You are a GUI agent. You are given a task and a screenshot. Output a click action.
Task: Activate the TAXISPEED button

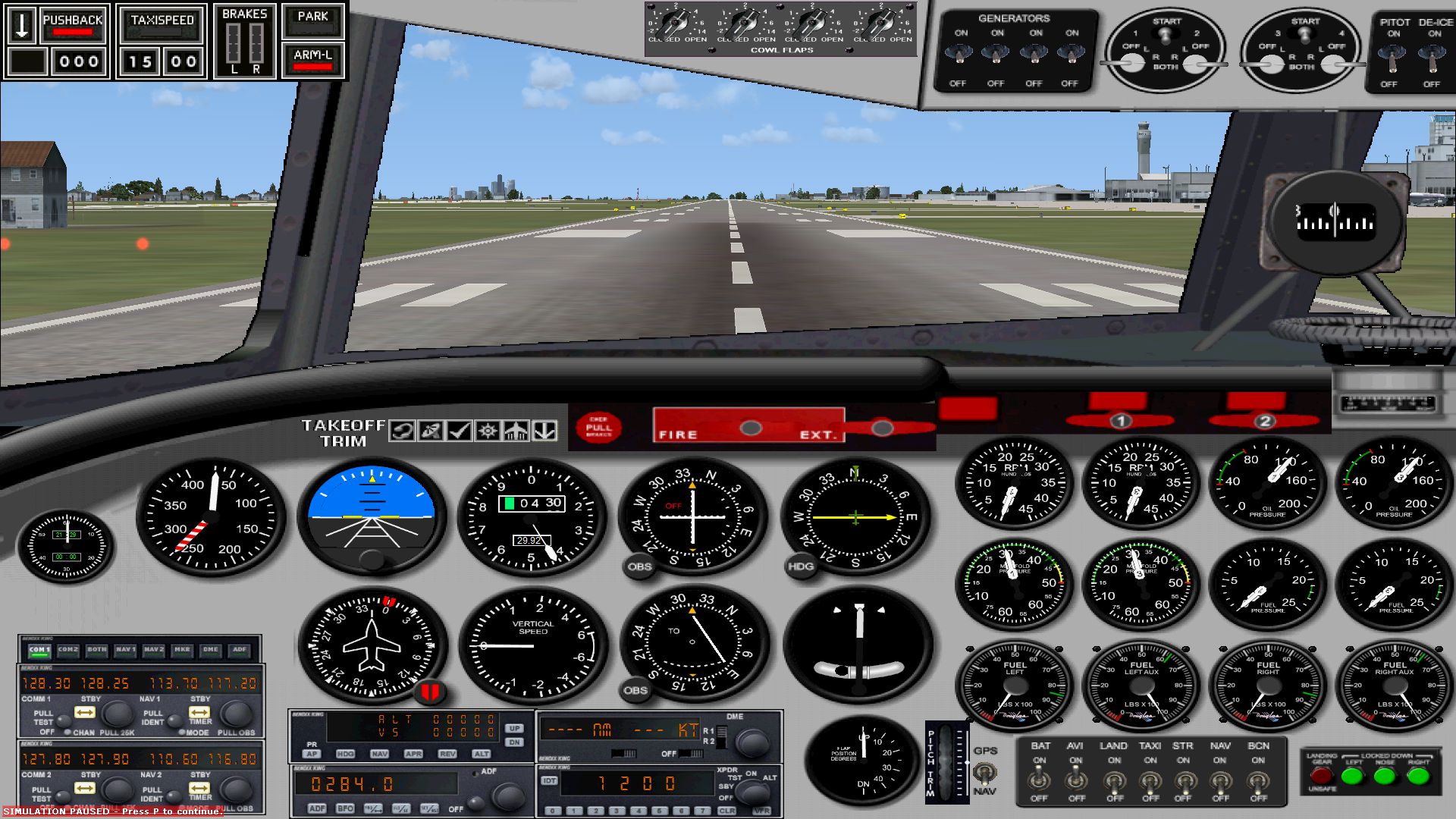(162, 24)
